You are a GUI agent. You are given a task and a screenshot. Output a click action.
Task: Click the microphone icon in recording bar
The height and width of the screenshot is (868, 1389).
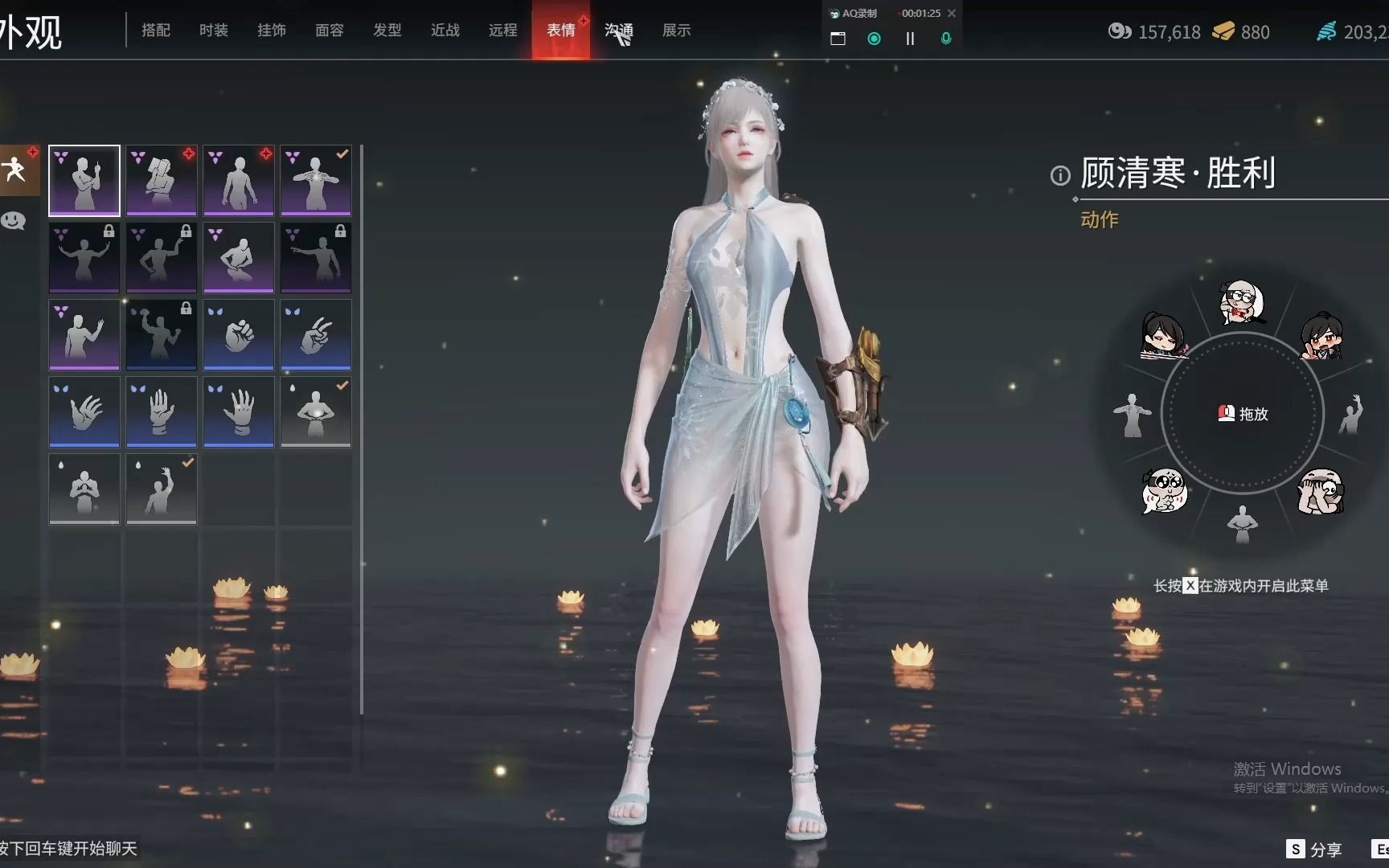[x=946, y=39]
